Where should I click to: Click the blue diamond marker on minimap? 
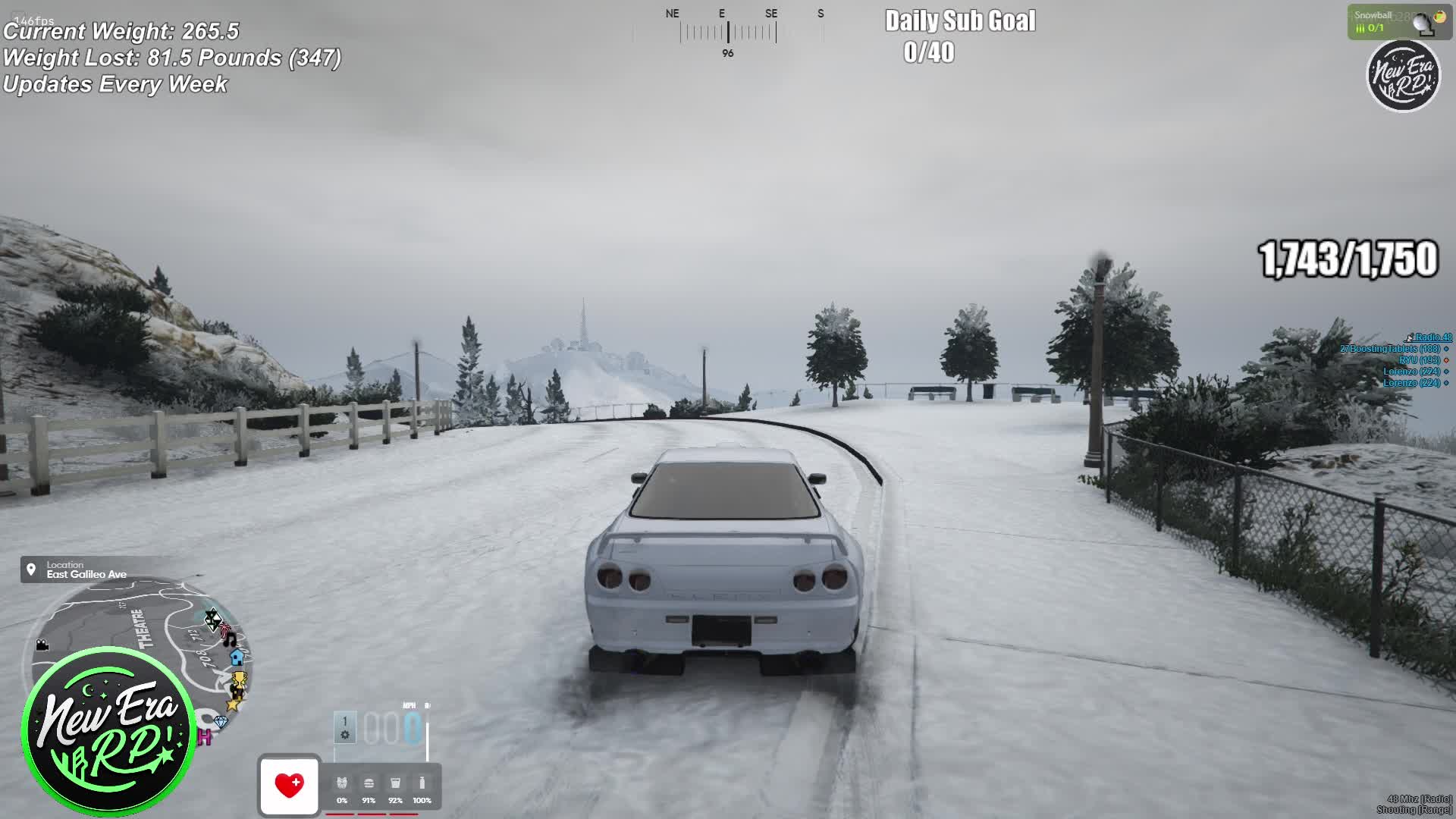pos(221,721)
